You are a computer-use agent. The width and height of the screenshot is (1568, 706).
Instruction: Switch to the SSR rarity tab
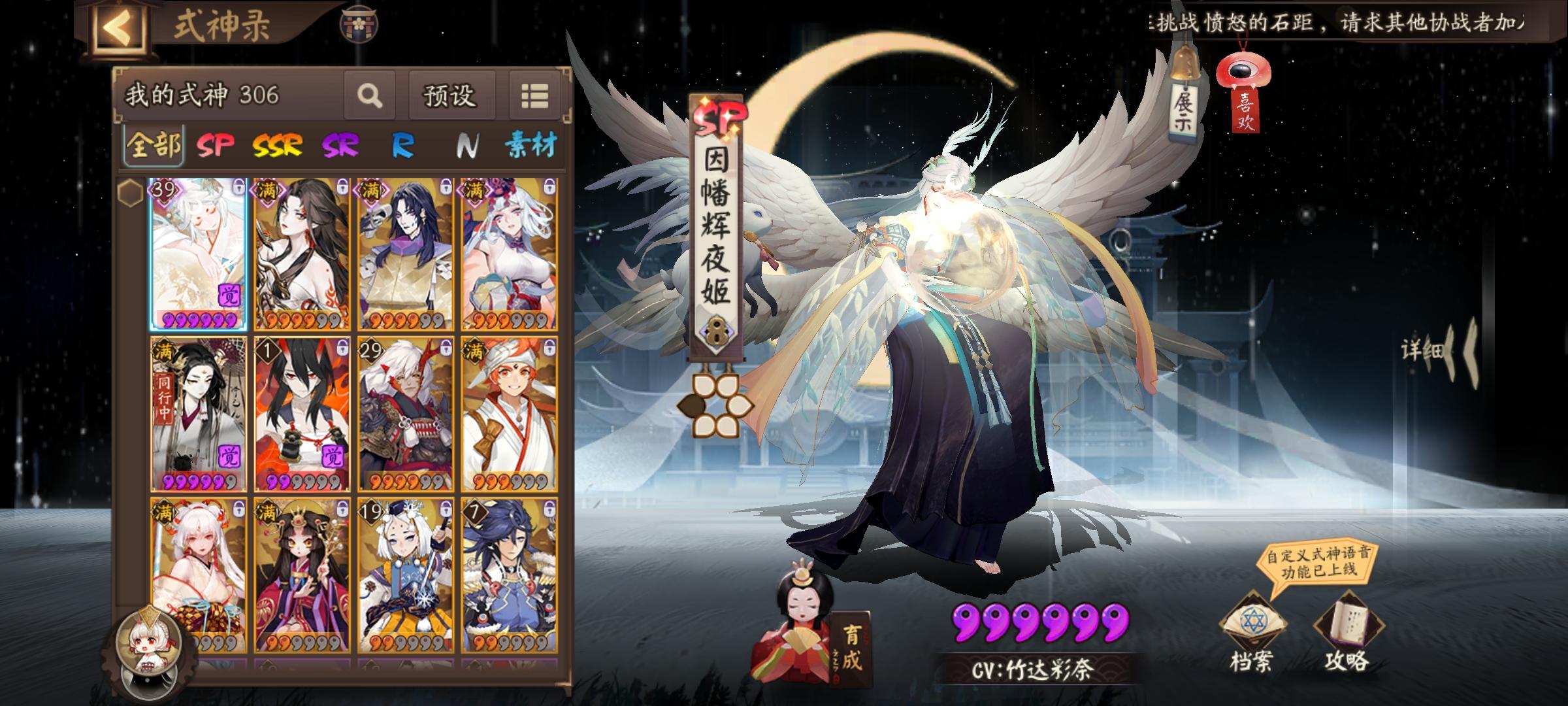(277, 145)
